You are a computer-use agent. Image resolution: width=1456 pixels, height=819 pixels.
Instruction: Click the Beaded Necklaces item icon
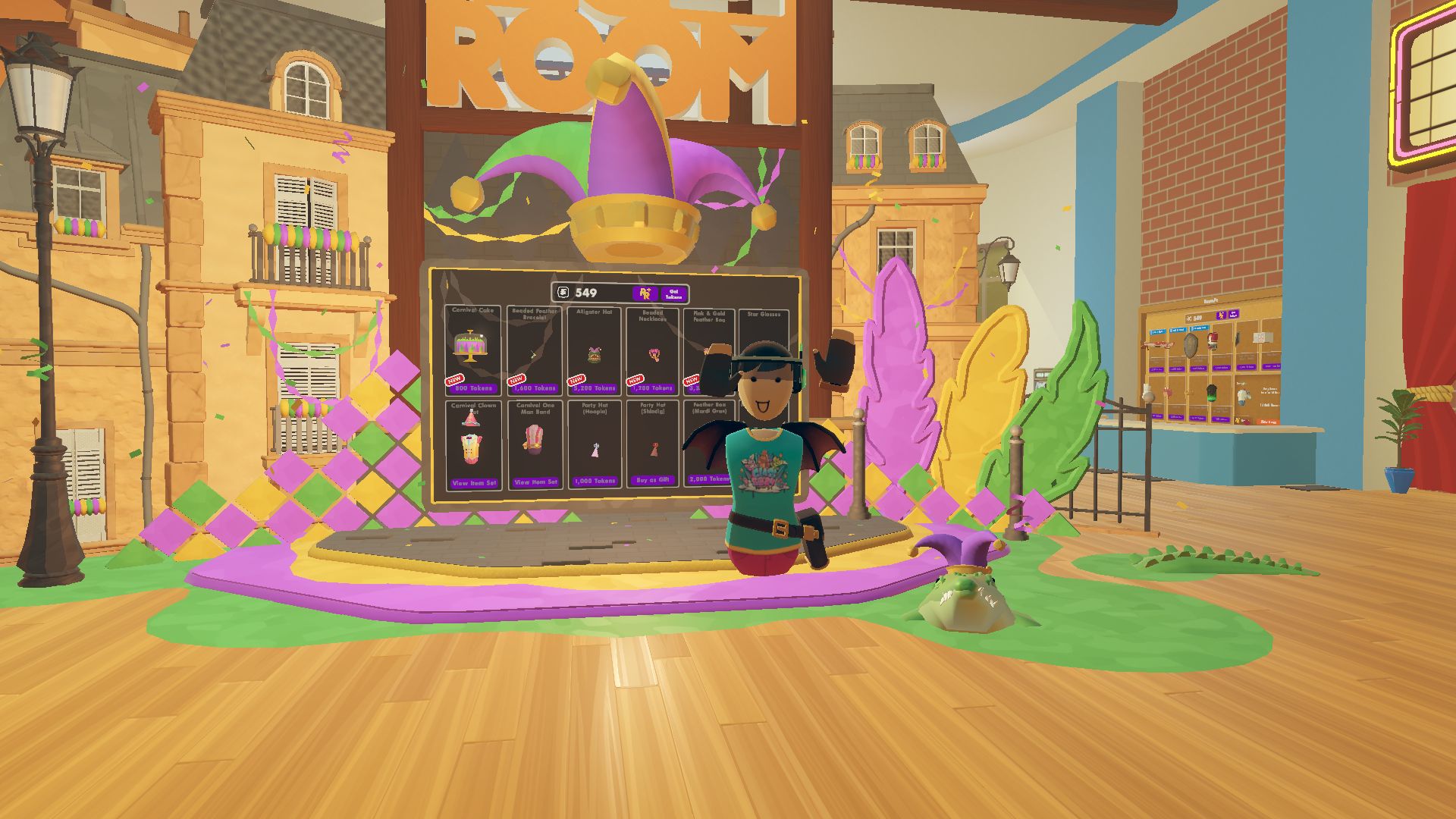click(653, 355)
